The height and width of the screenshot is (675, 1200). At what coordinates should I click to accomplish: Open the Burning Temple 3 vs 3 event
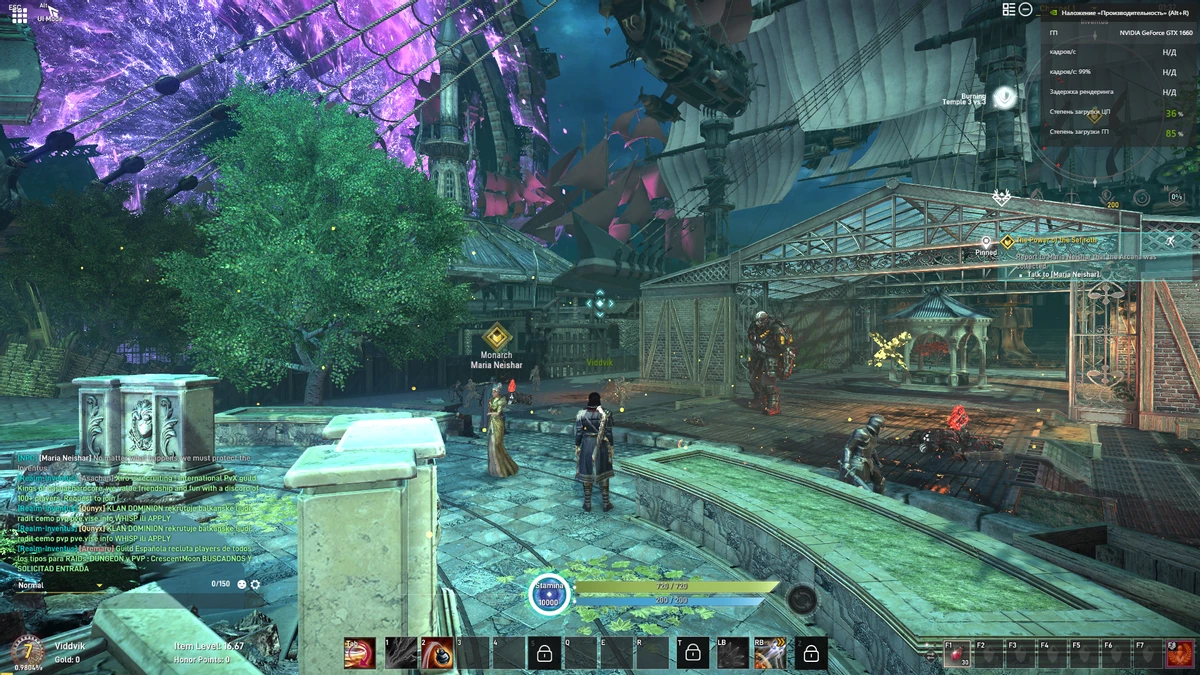click(x=1005, y=96)
